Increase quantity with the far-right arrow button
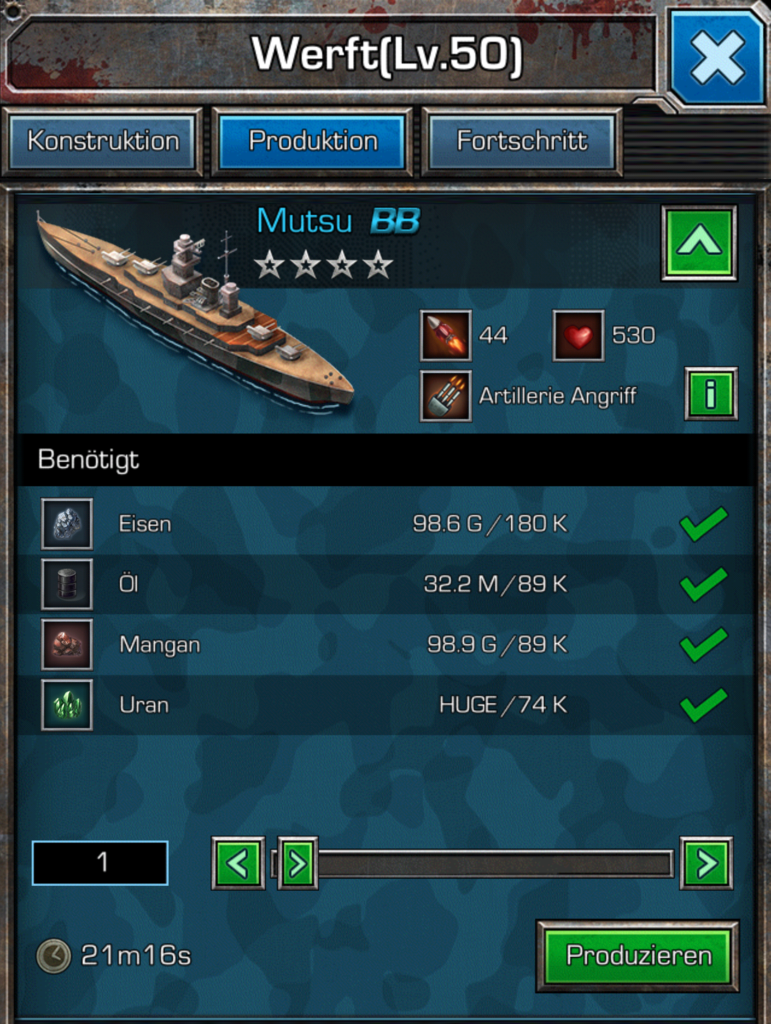The image size is (771, 1024). click(706, 863)
